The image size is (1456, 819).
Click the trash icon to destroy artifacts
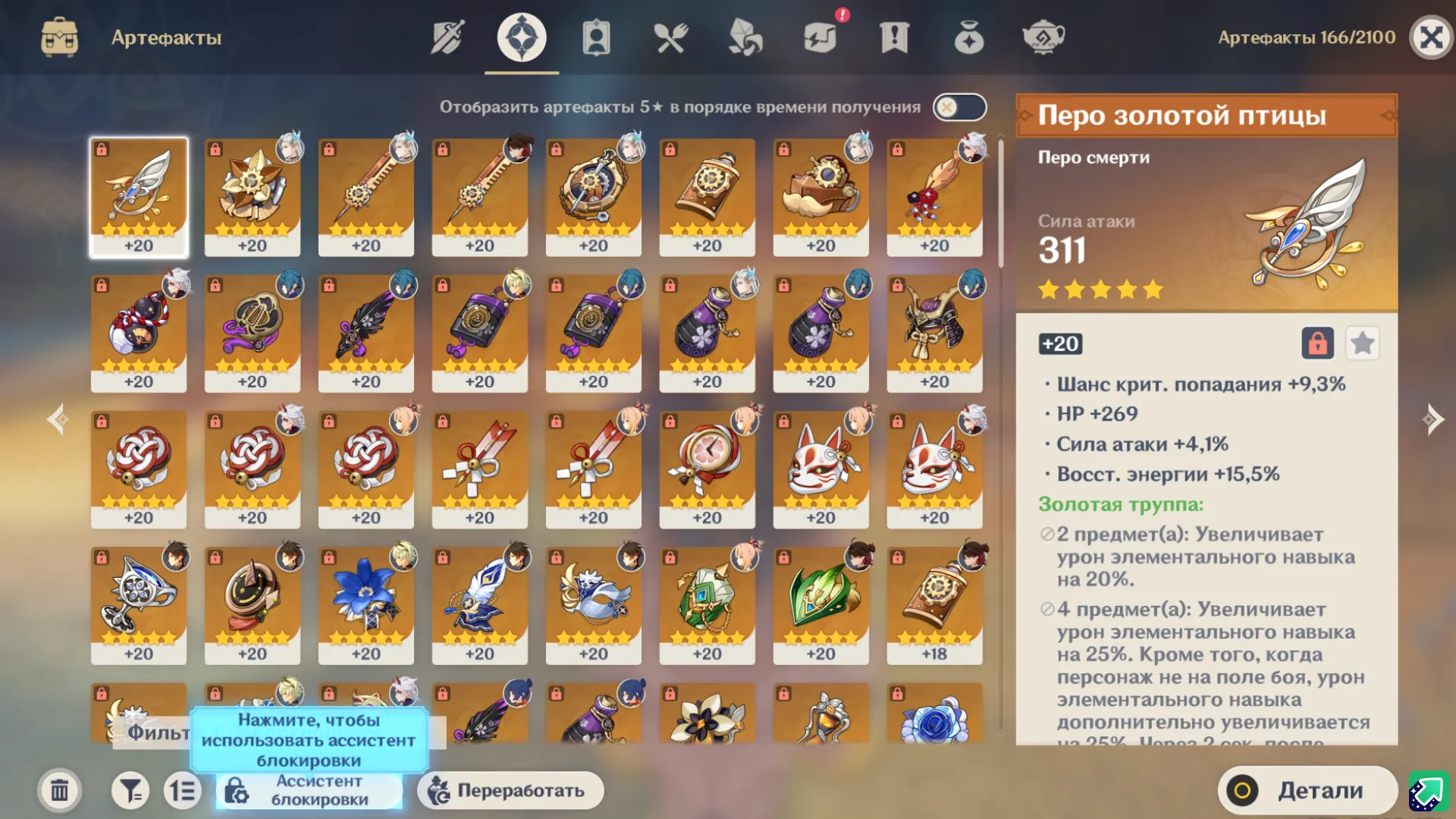tap(59, 789)
